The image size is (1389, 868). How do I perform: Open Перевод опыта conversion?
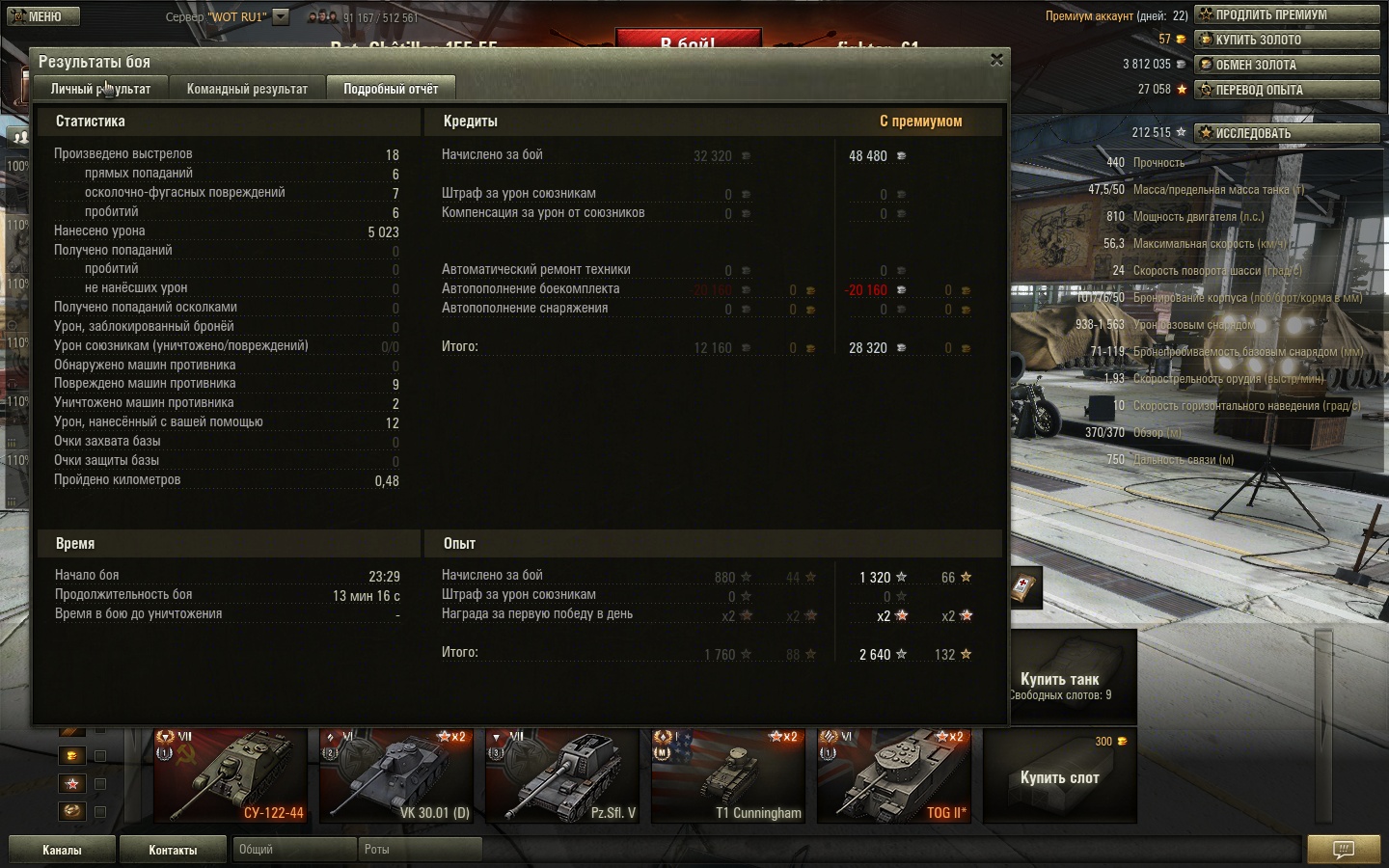click(1287, 90)
